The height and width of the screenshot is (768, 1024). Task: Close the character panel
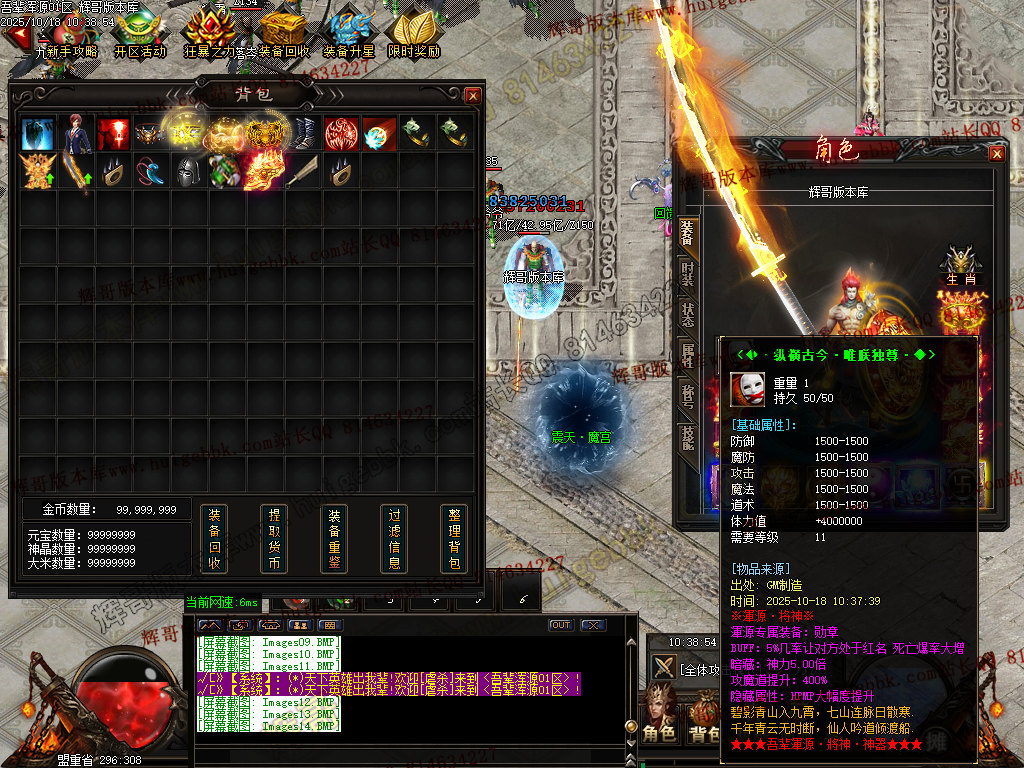[x=997, y=153]
